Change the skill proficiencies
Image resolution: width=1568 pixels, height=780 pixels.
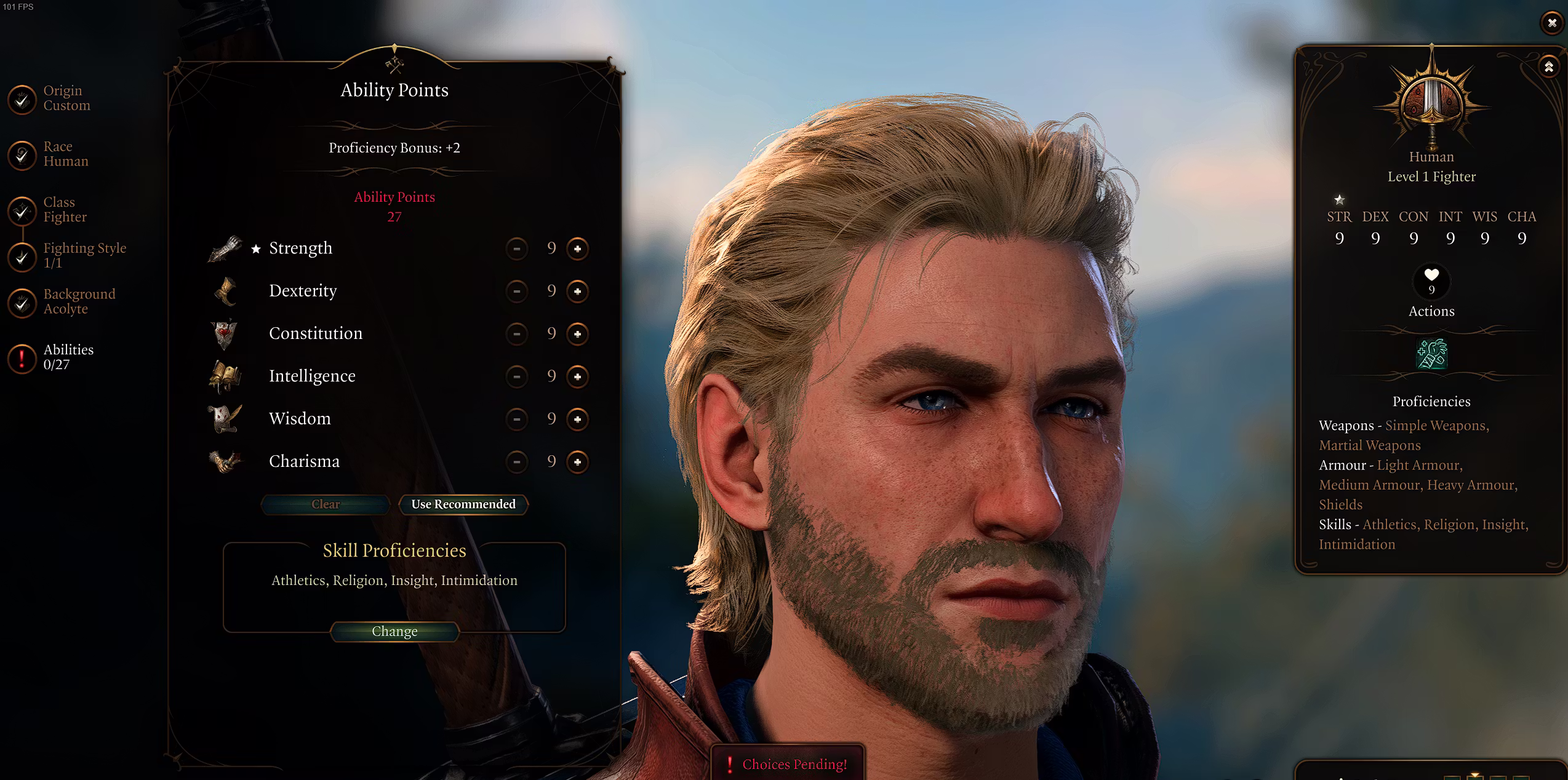click(394, 631)
